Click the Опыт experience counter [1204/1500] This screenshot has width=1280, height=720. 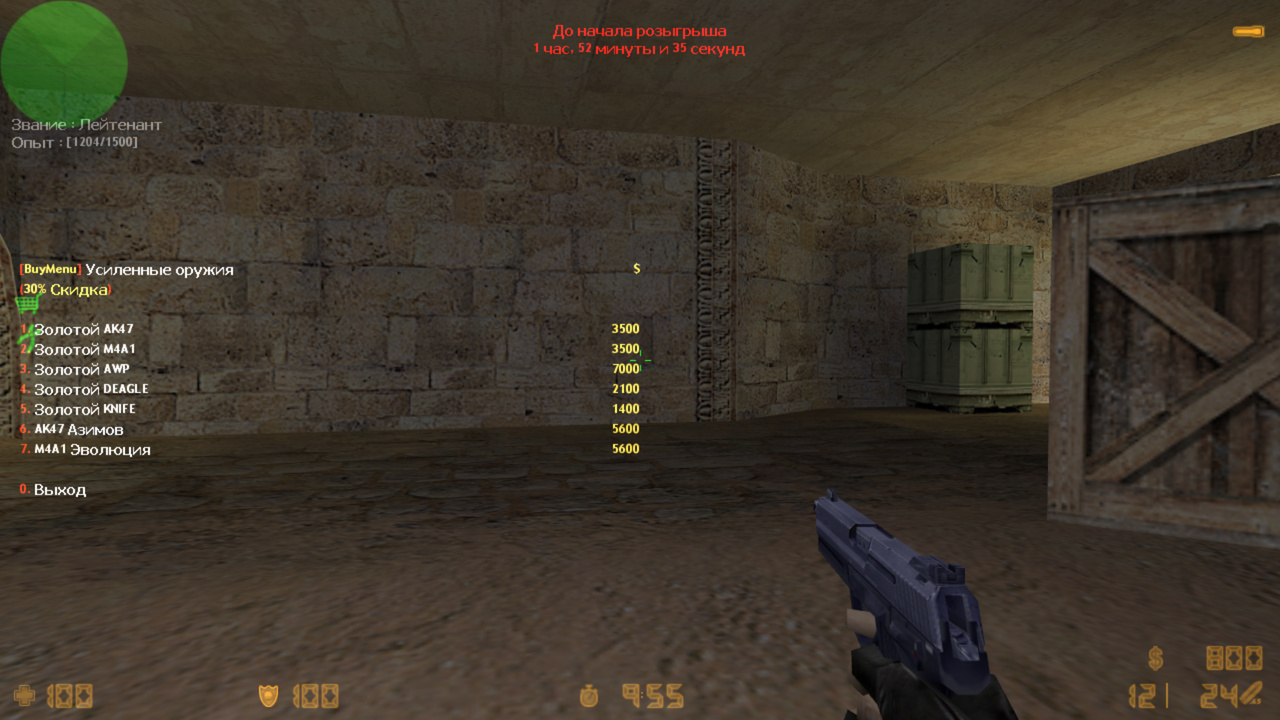[75, 140]
